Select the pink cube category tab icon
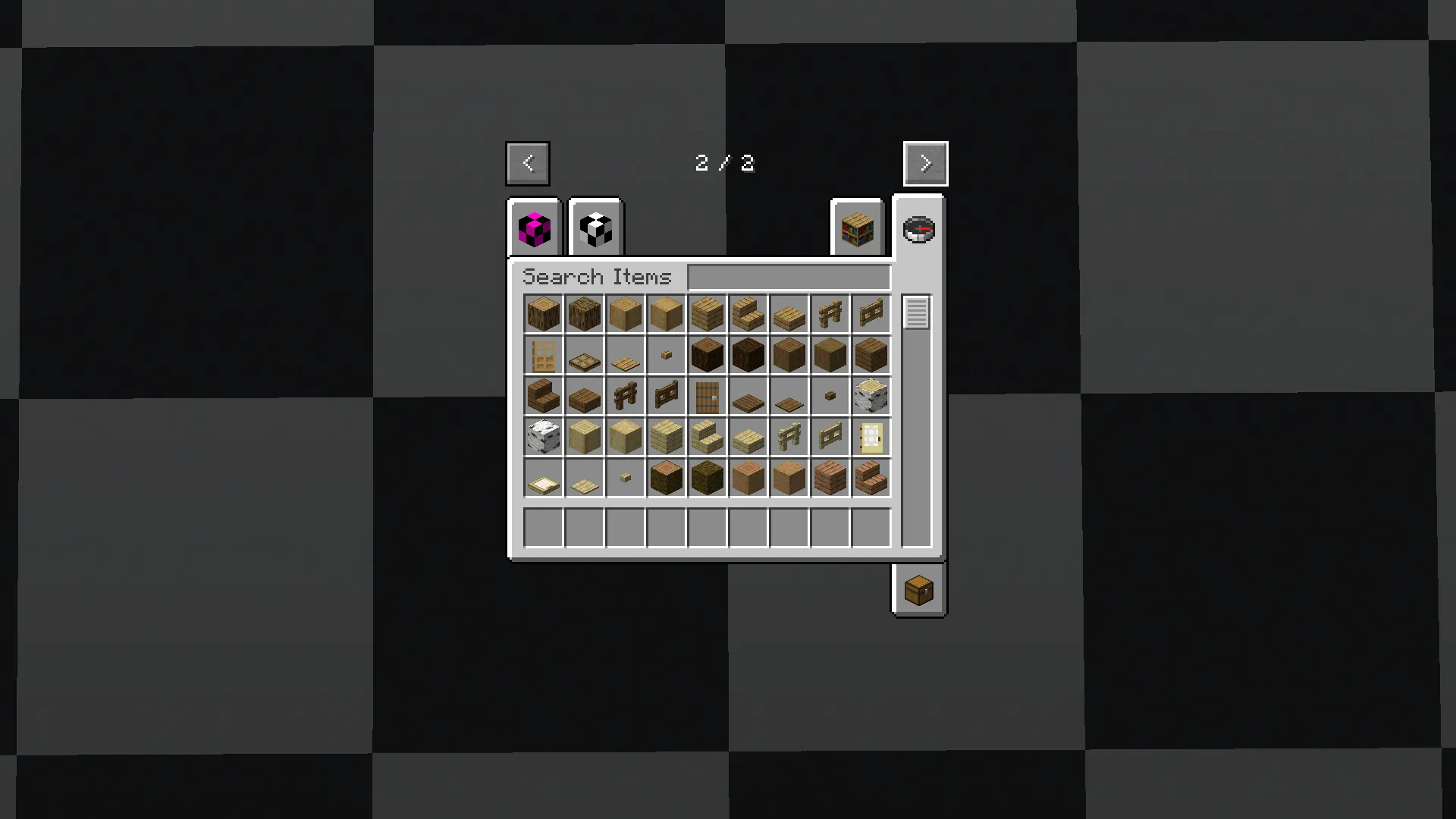1456x819 pixels. [533, 228]
